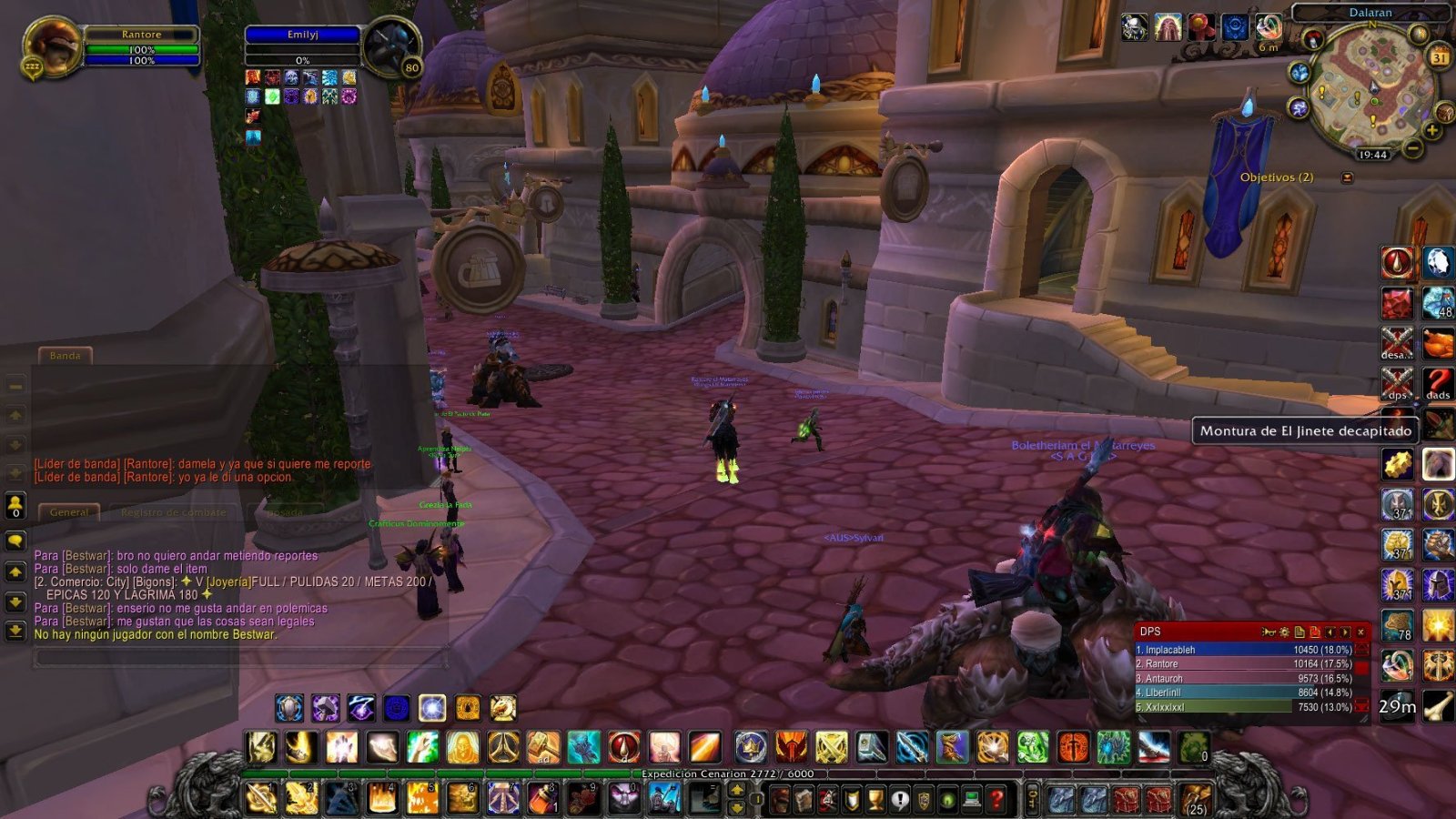Minimize the chat frame with the minus toggle
This screenshot has height=819, width=1456.
point(14,386)
